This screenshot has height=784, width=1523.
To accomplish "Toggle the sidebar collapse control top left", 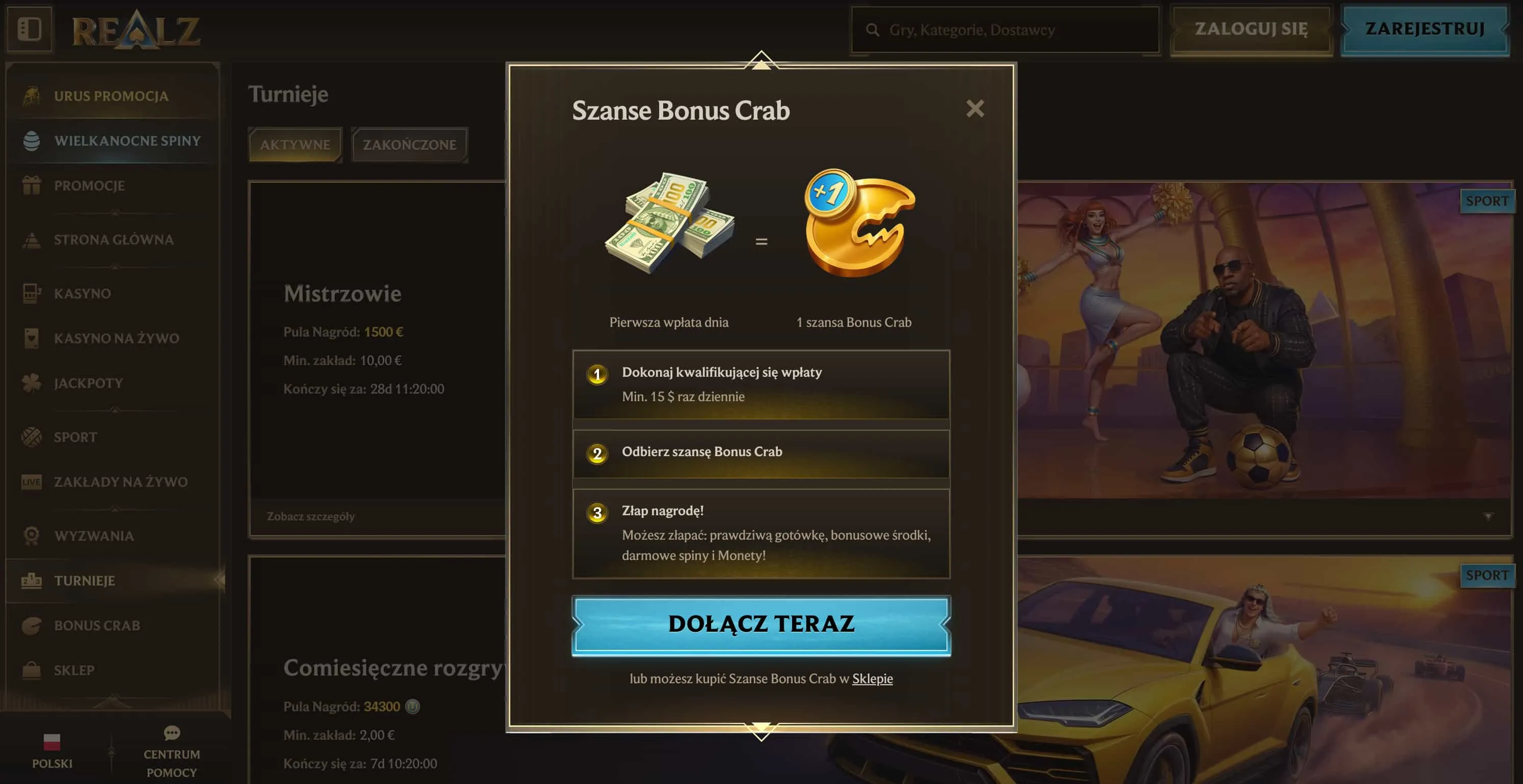I will pyautogui.click(x=30, y=30).
